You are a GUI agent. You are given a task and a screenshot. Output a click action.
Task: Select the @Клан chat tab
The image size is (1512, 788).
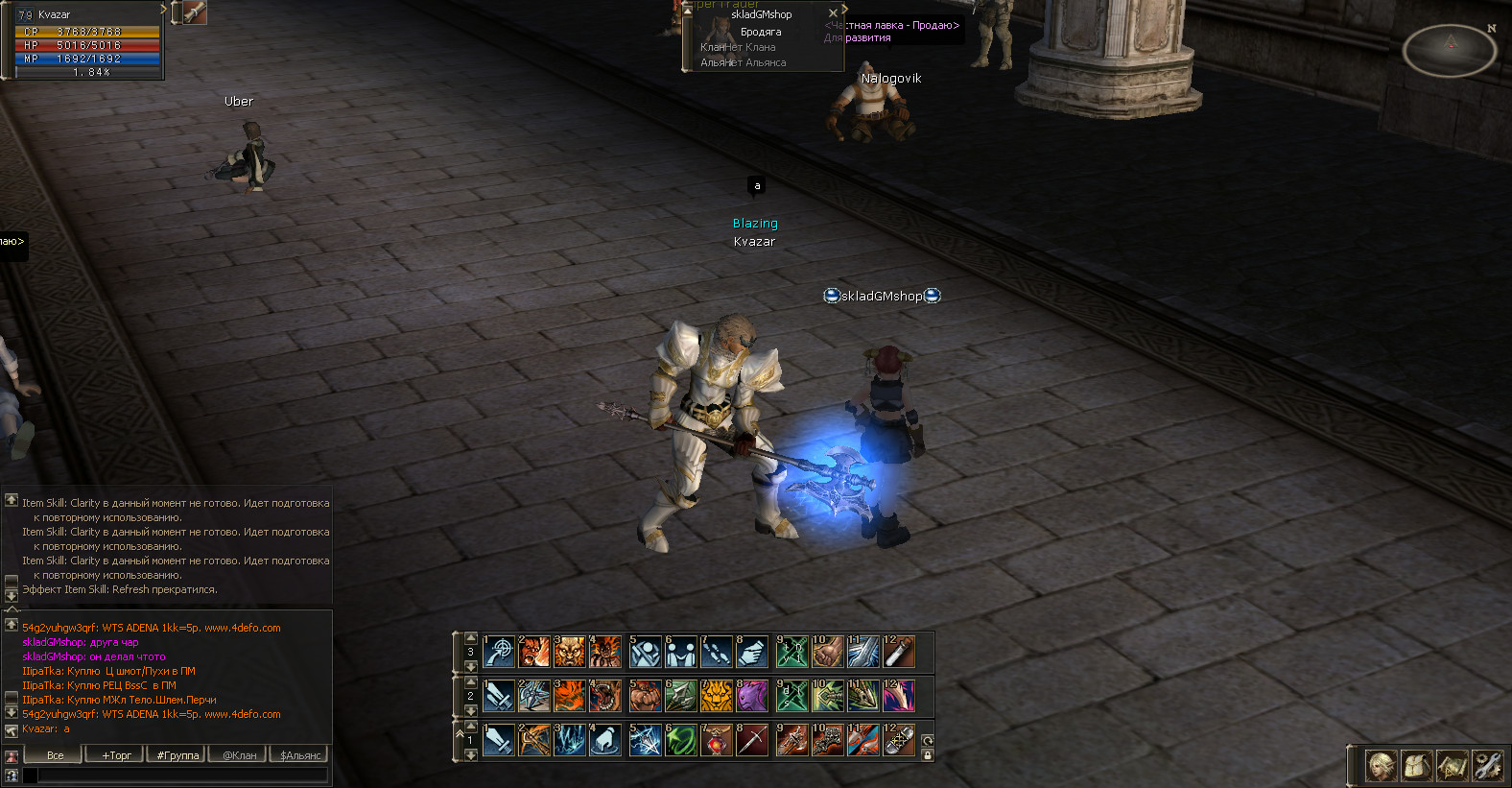239,755
